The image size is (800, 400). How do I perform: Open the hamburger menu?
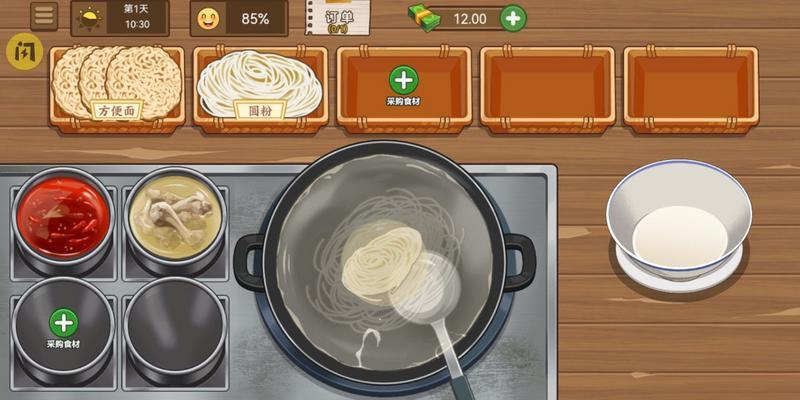coord(44,16)
